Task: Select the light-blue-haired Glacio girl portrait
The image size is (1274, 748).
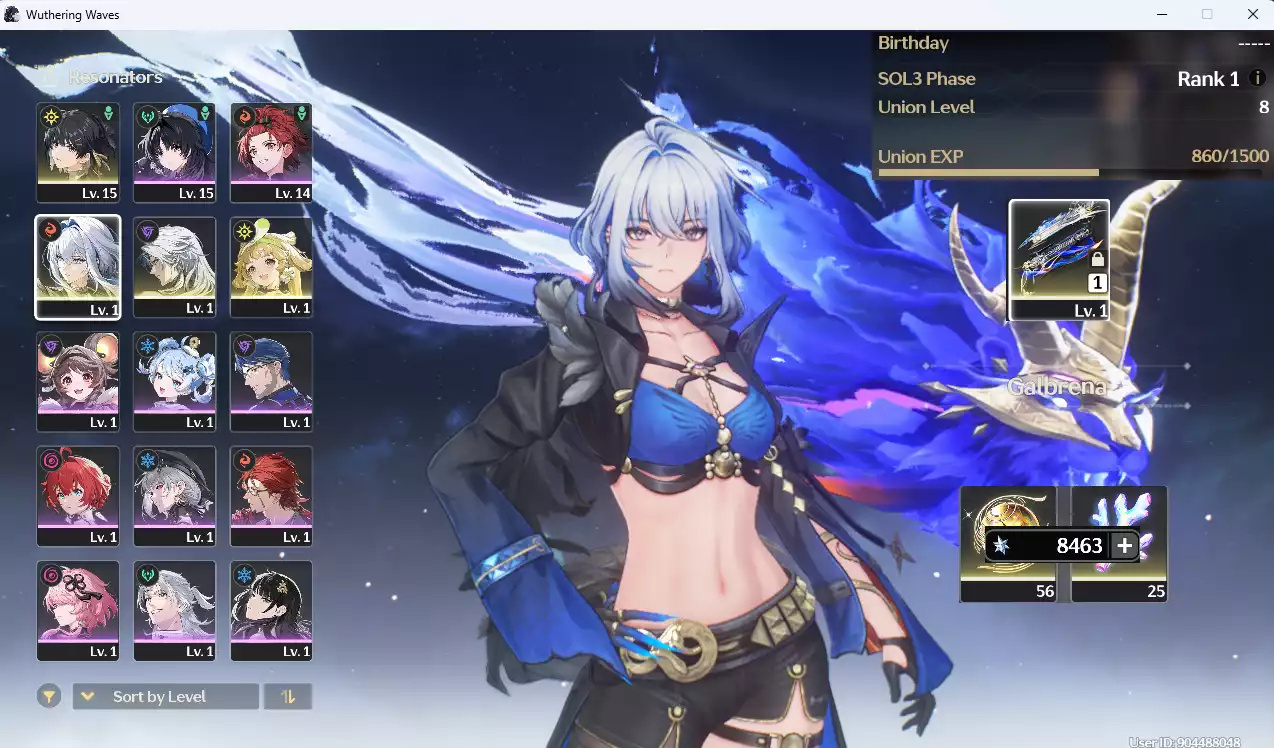Action: coord(175,381)
